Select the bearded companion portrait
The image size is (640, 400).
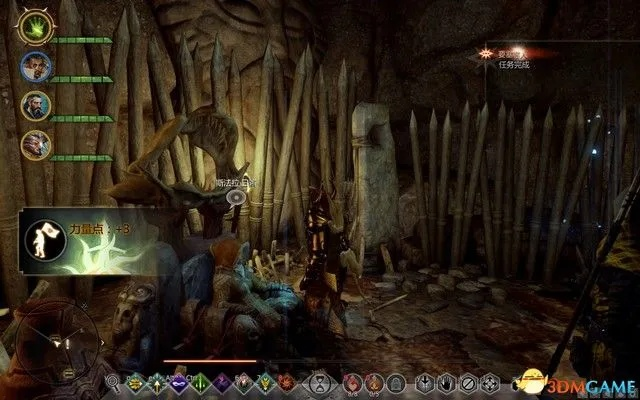36,106
